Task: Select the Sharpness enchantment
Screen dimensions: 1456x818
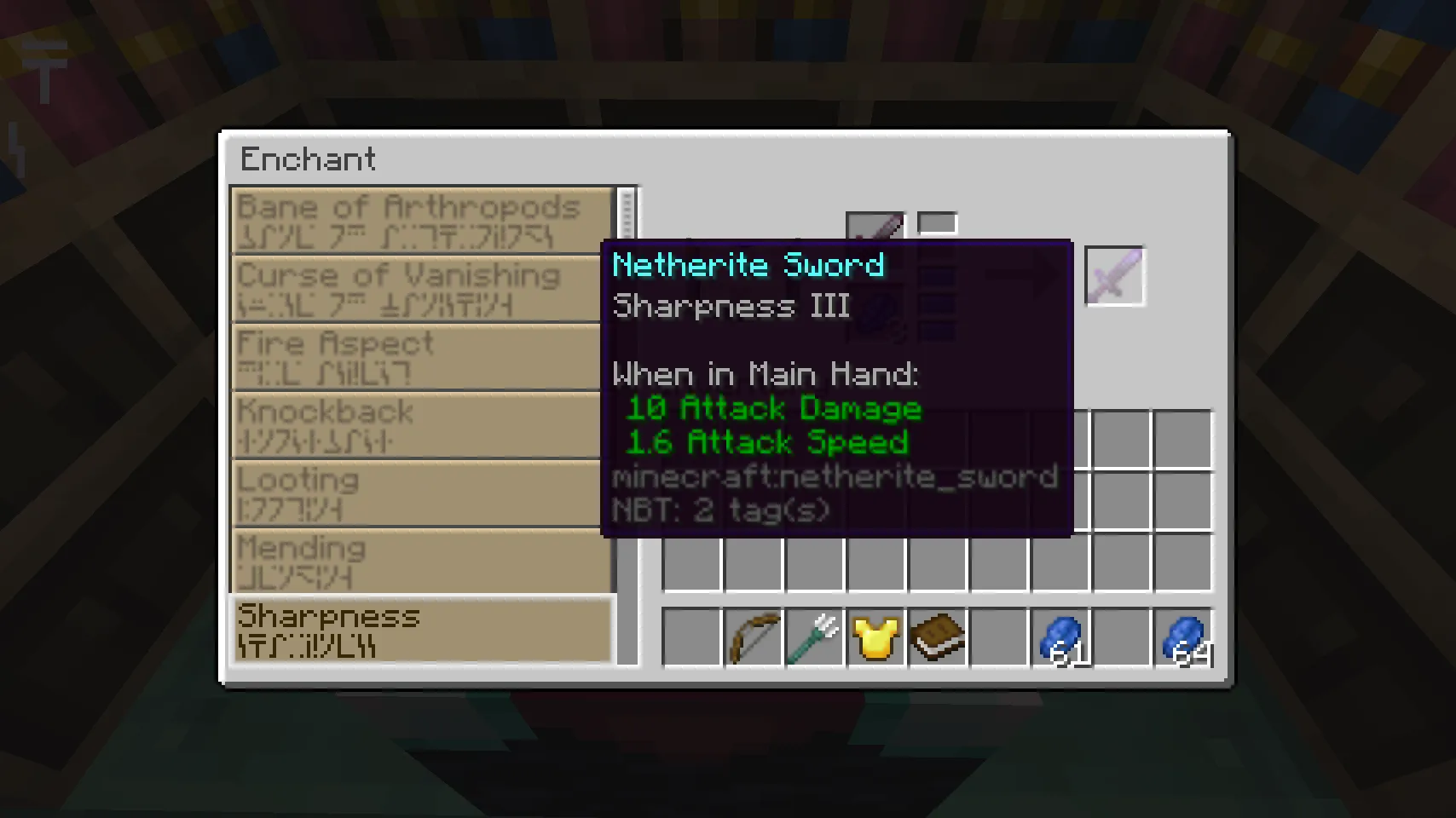Action: (420, 631)
